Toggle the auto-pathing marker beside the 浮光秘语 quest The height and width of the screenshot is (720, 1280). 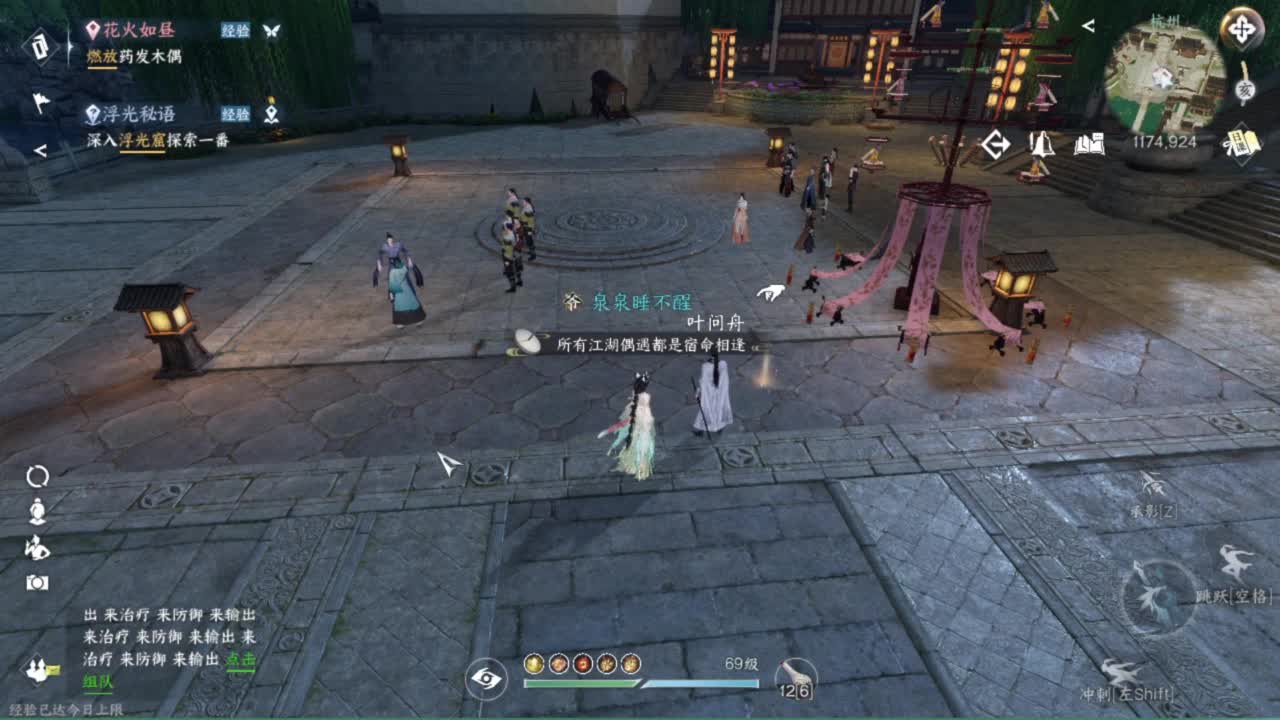tap(270, 113)
